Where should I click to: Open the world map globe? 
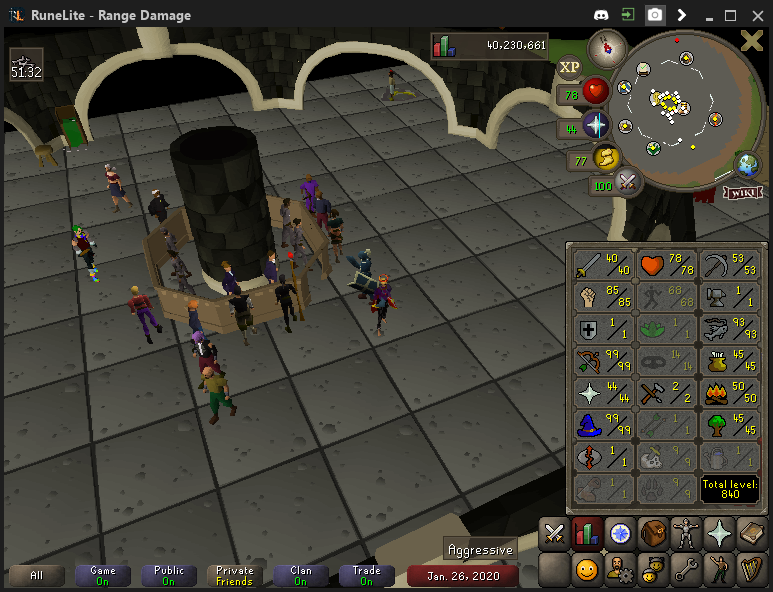pyautogui.click(x=746, y=163)
